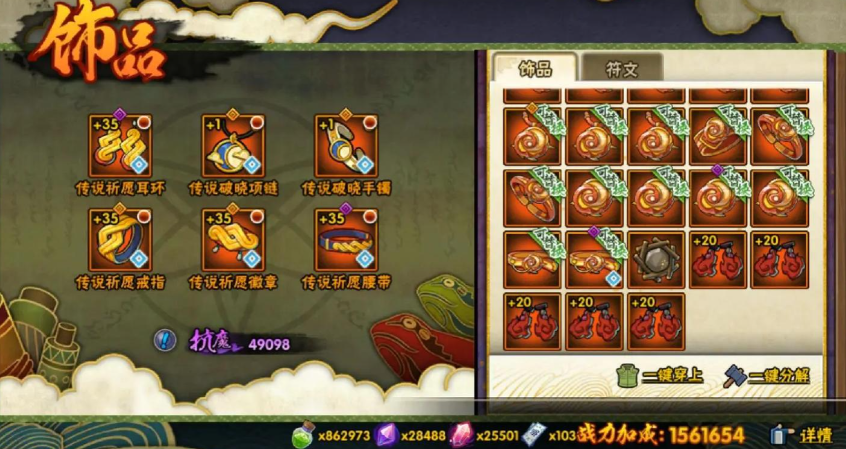Image resolution: width=846 pixels, height=449 pixels.
Task: Click the 一键穿上 auto-equip button
Action: point(660,376)
